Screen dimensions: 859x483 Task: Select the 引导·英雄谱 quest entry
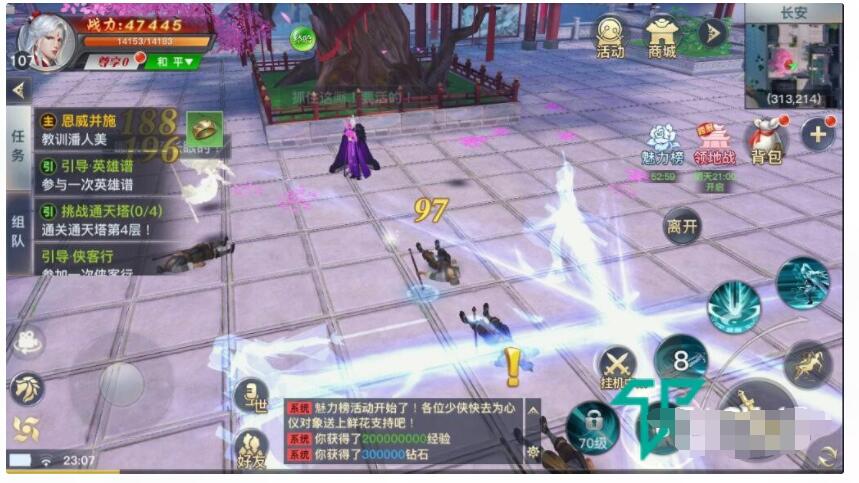[x=95, y=176]
